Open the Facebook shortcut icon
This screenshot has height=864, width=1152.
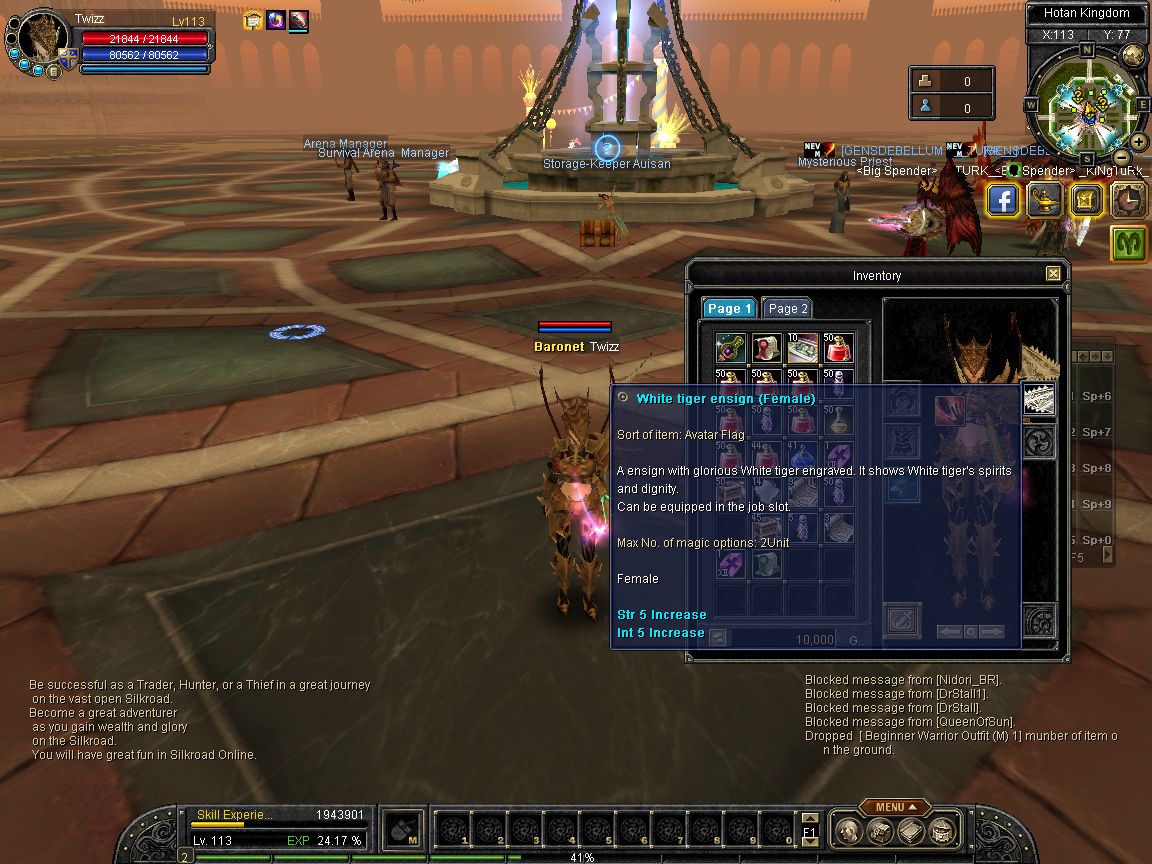coord(1003,201)
